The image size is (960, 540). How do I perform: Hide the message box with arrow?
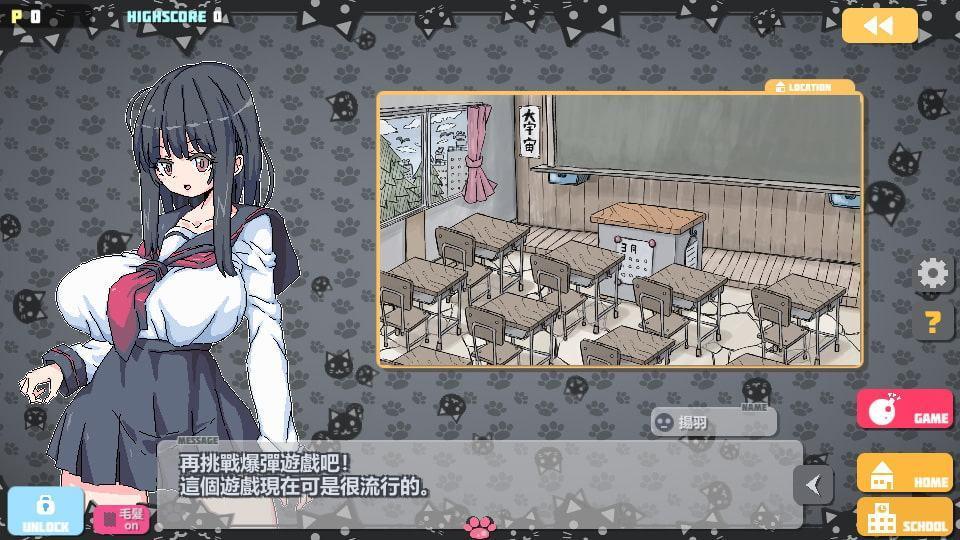pyautogui.click(x=813, y=485)
